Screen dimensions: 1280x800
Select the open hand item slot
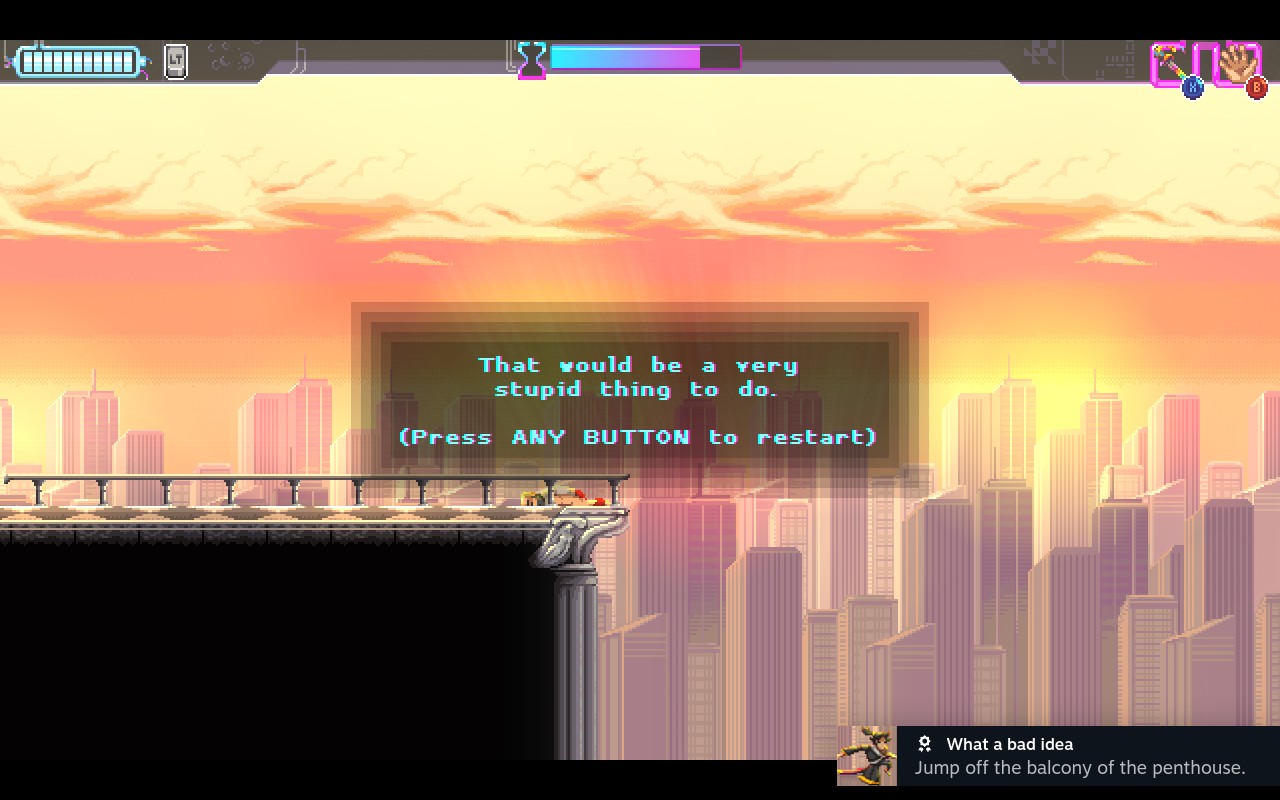tap(1237, 65)
